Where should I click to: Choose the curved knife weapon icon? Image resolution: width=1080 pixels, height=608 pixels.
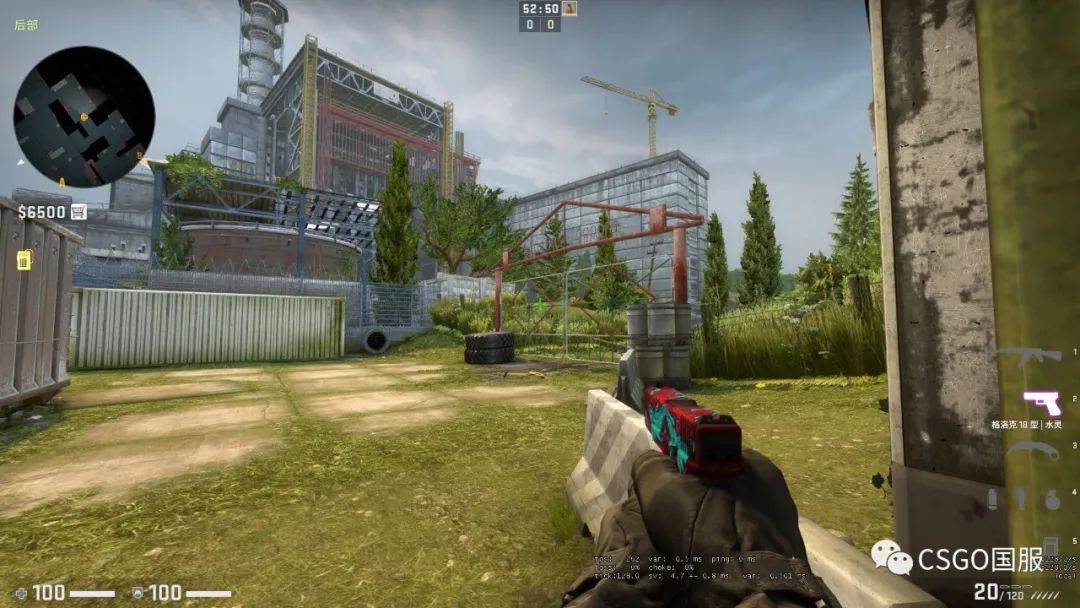[x=1032, y=451]
